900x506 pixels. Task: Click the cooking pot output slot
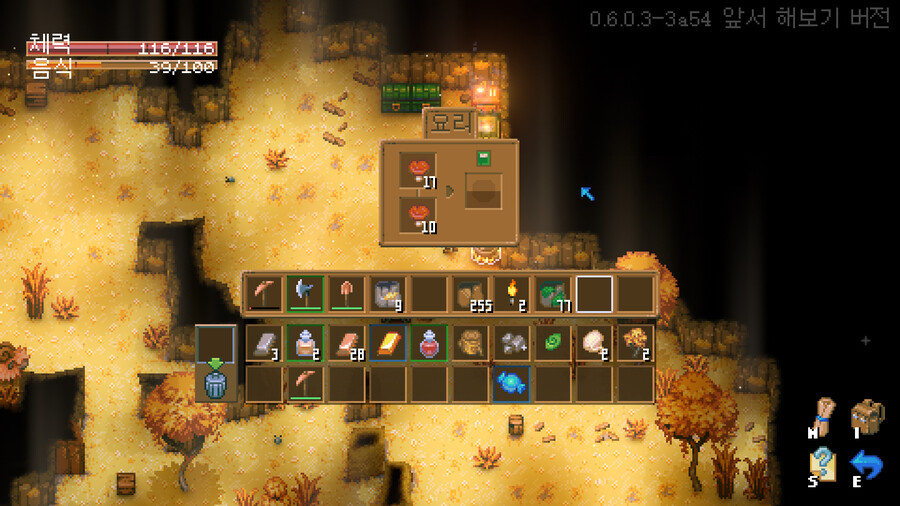tap(483, 191)
